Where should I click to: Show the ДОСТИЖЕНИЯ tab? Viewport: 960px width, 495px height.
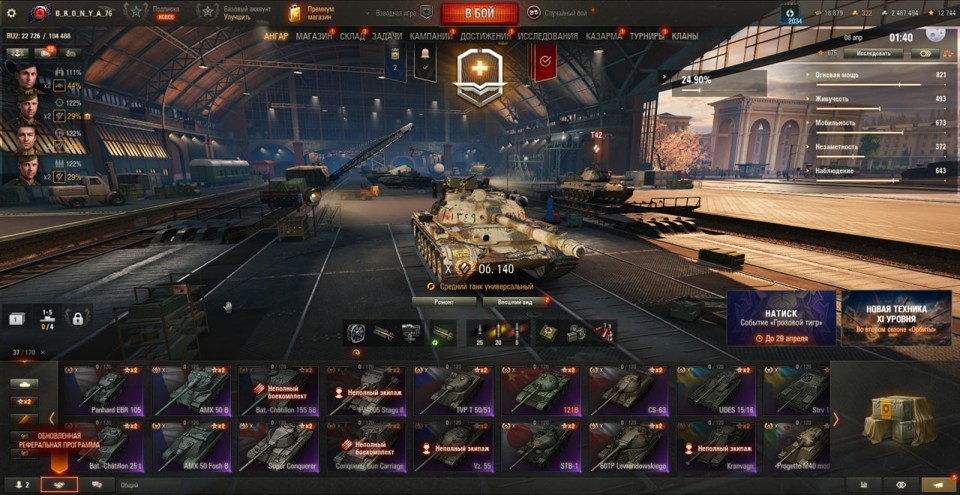pos(485,36)
